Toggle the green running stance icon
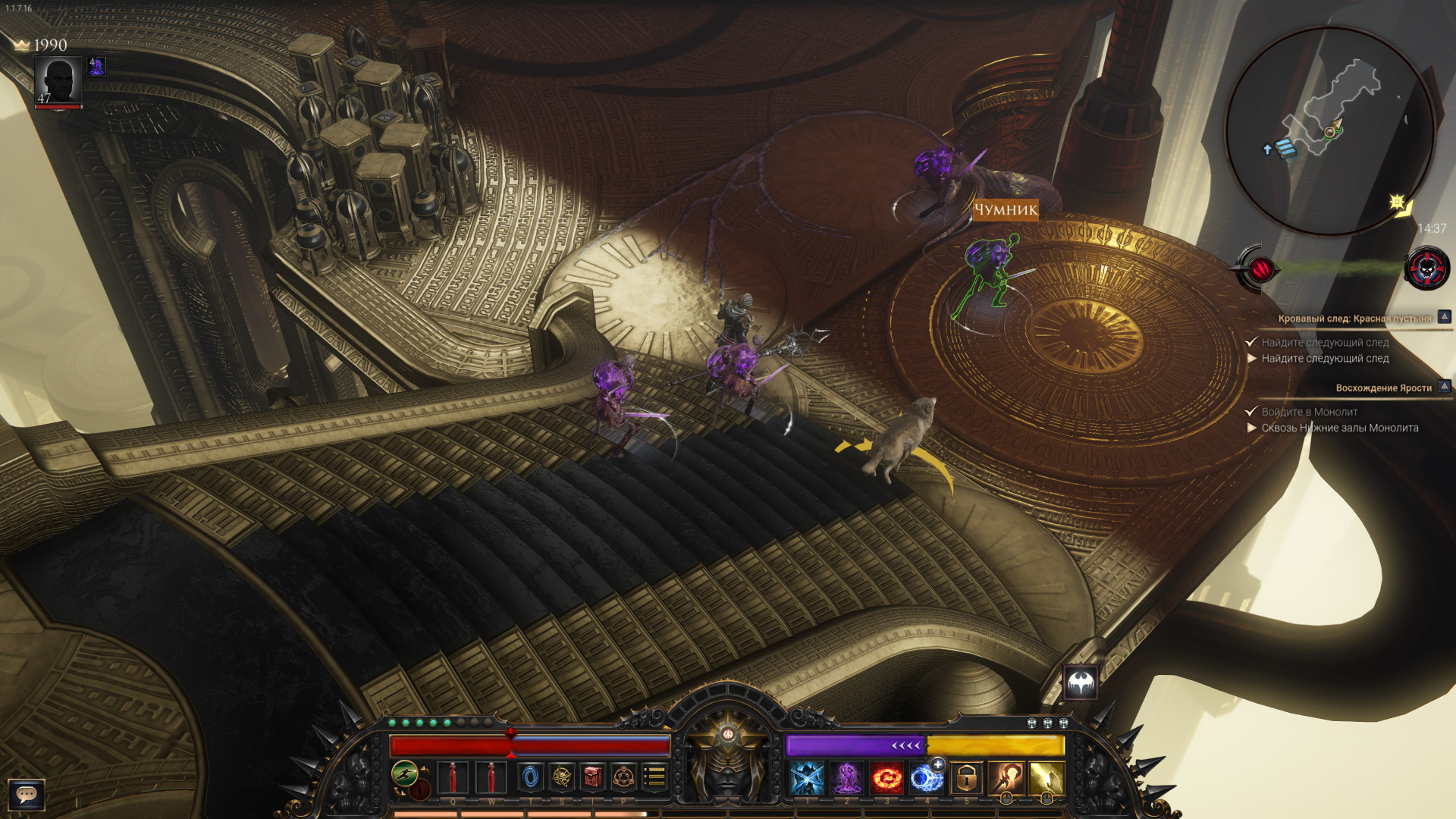The image size is (1456, 819). pos(405,774)
